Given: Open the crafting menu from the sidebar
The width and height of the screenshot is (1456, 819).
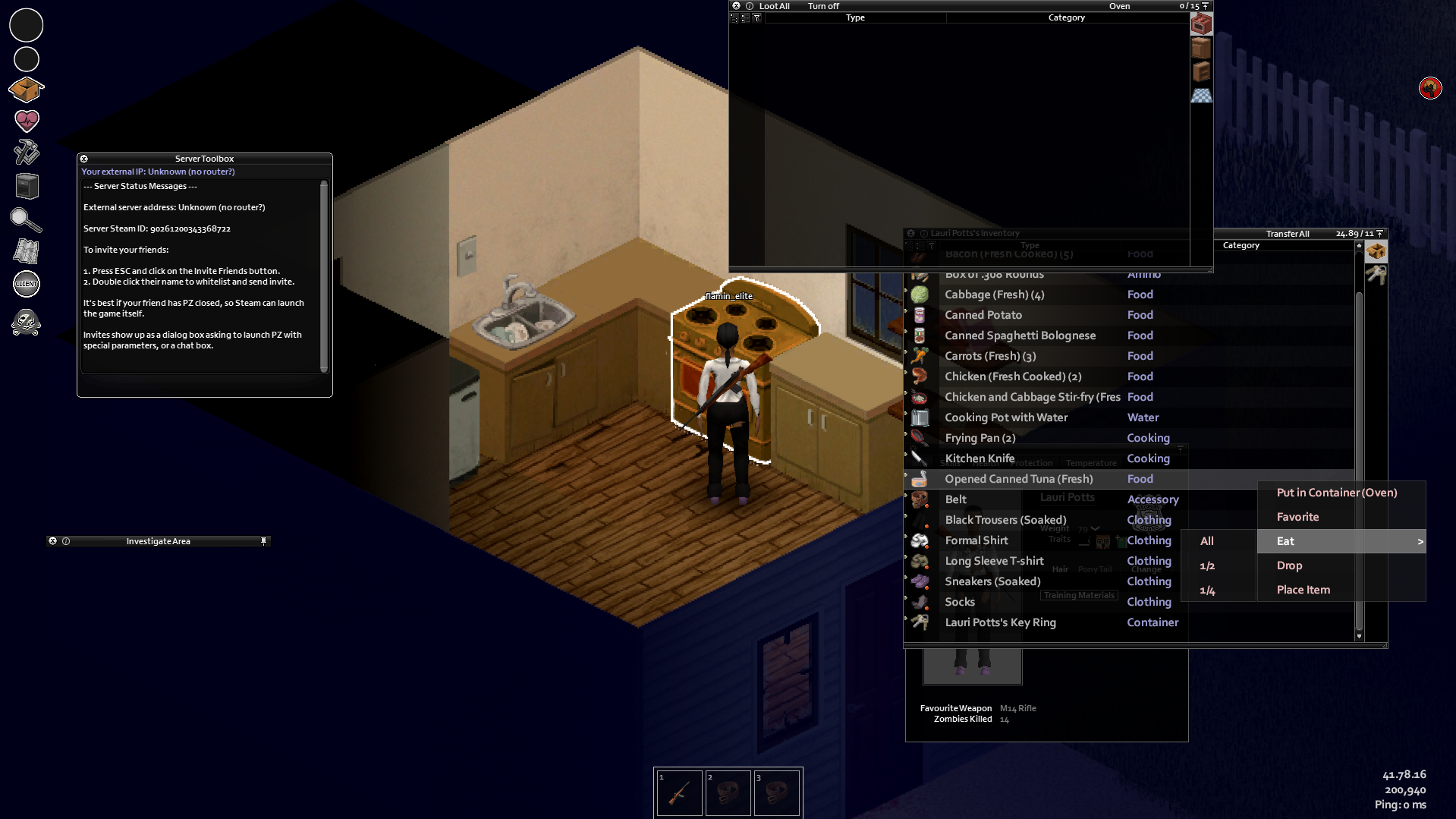Looking at the screenshot, I should [x=26, y=153].
